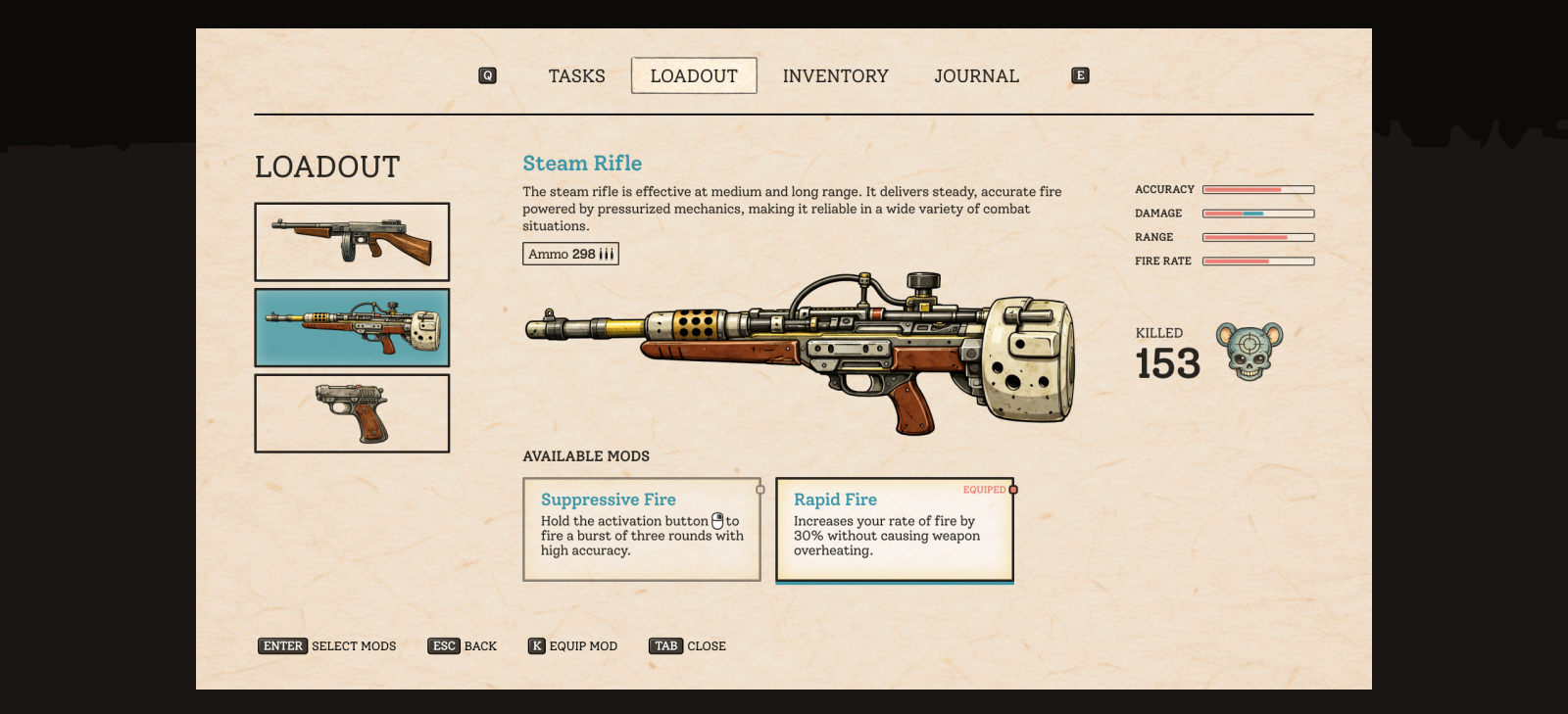Click the Fire Rate stat bar
This screenshot has width=1568, height=714.
(1257, 261)
